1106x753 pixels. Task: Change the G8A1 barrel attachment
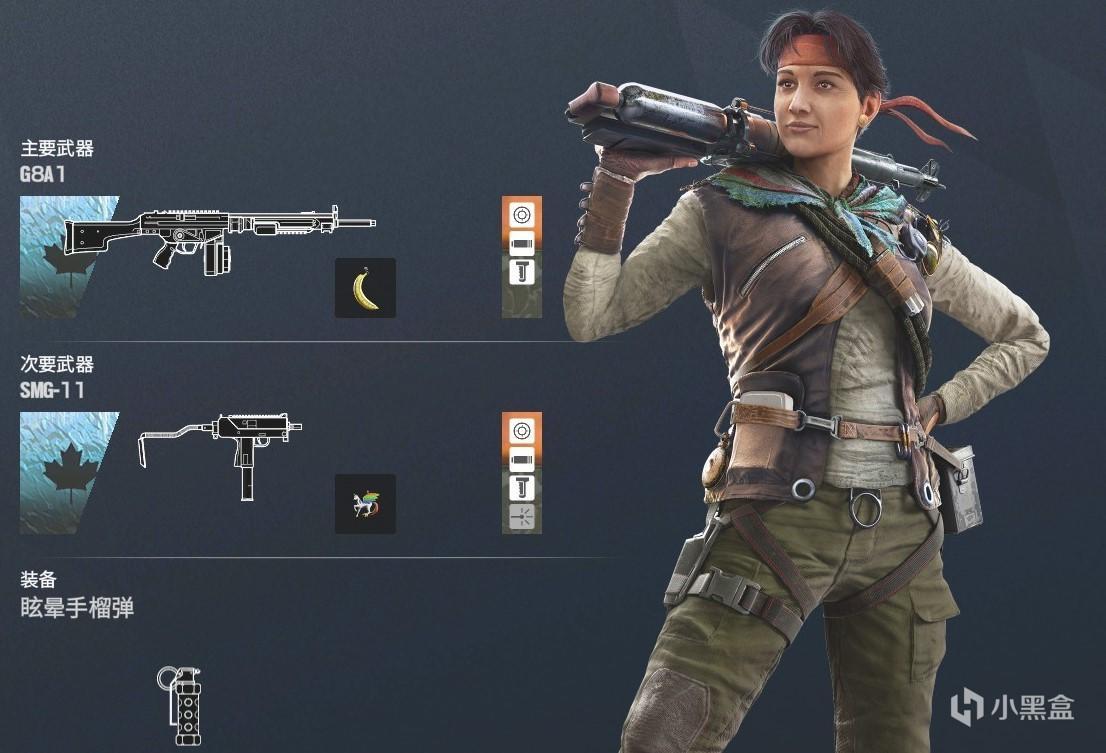[522, 242]
